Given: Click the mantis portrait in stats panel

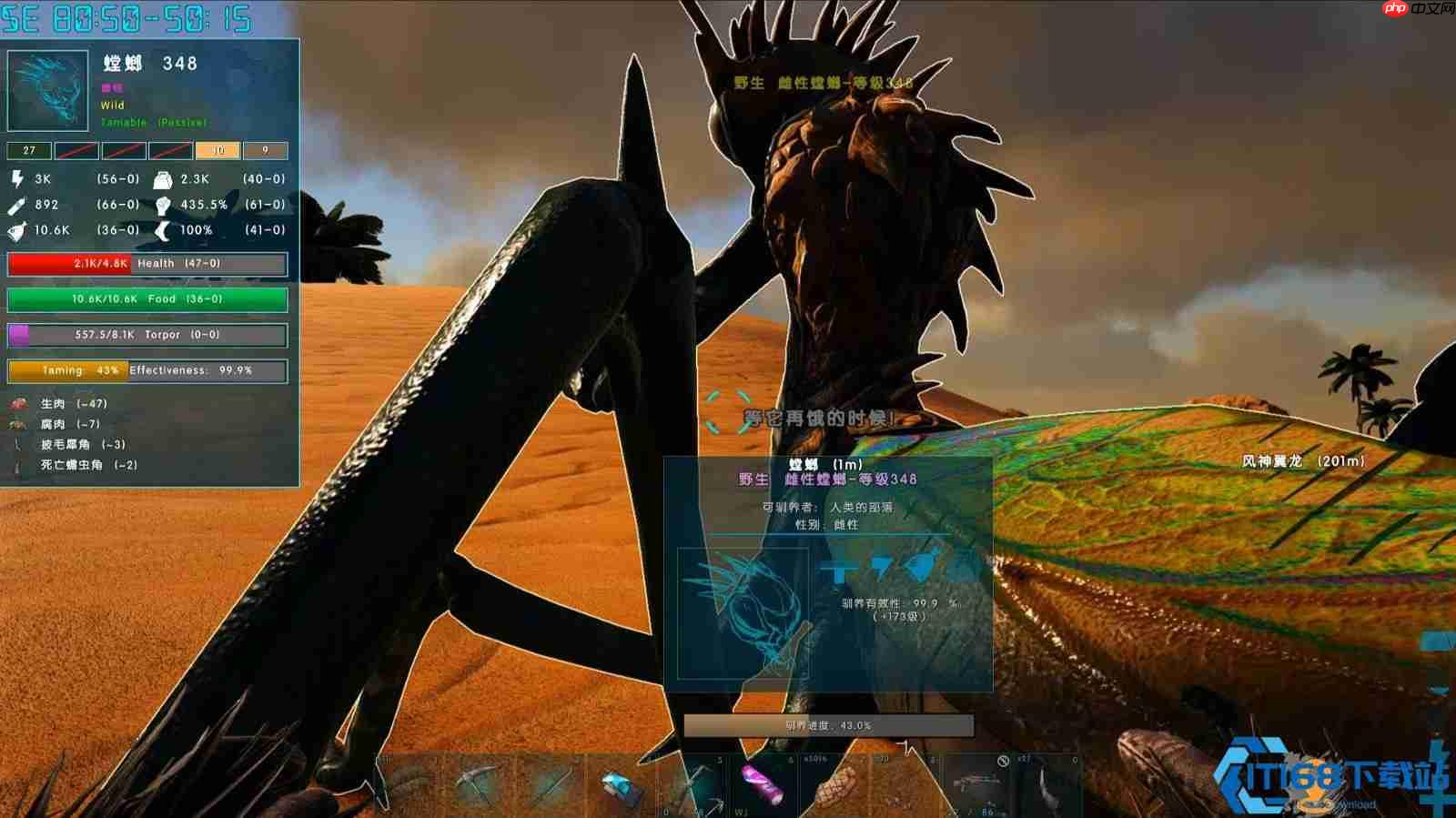Looking at the screenshot, I should point(48,91).
